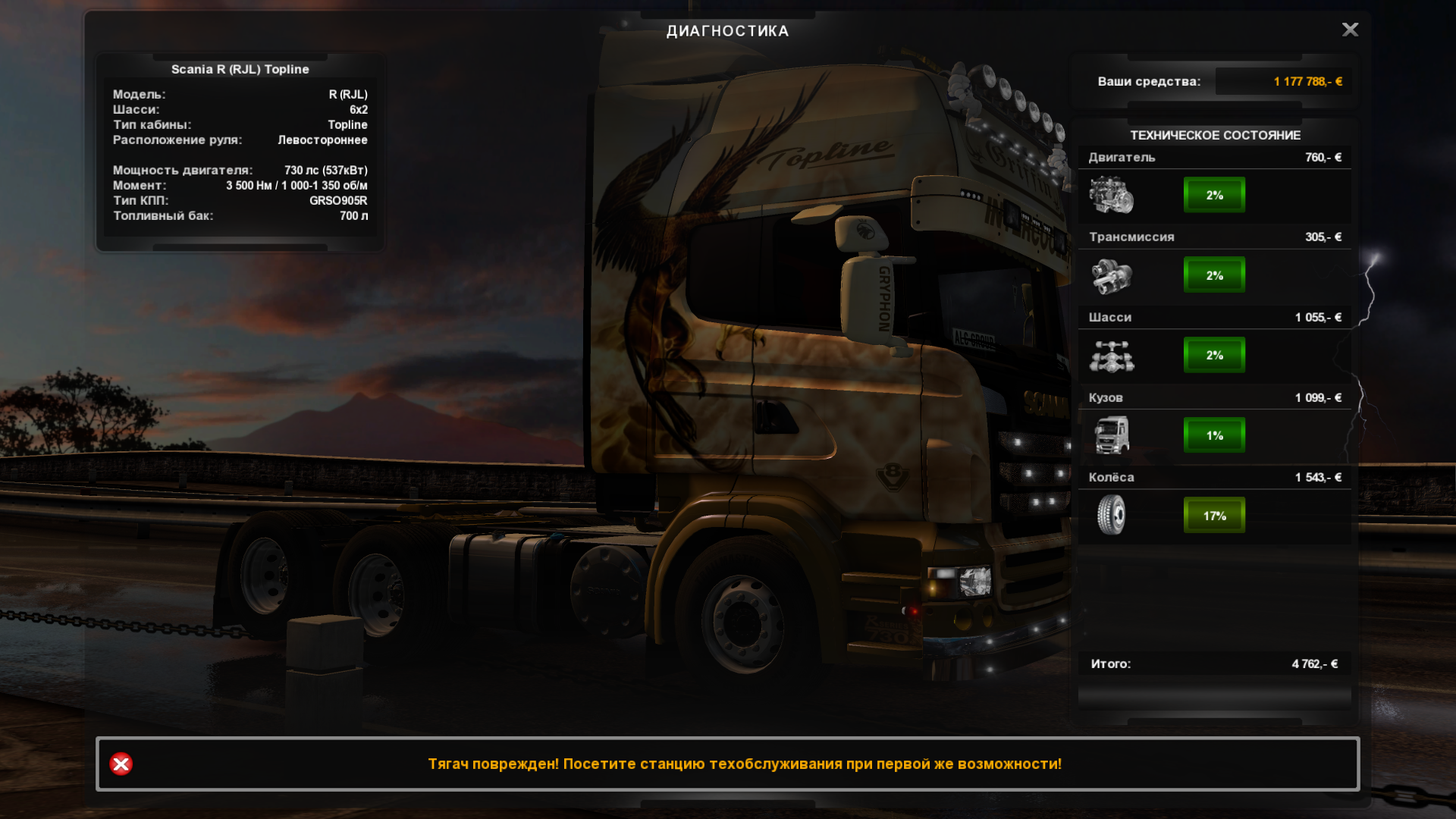This screenshot has height=819, width=1456.
Task: Fix the cabin body 1% damage
Action: click(x=1214, y=435)
